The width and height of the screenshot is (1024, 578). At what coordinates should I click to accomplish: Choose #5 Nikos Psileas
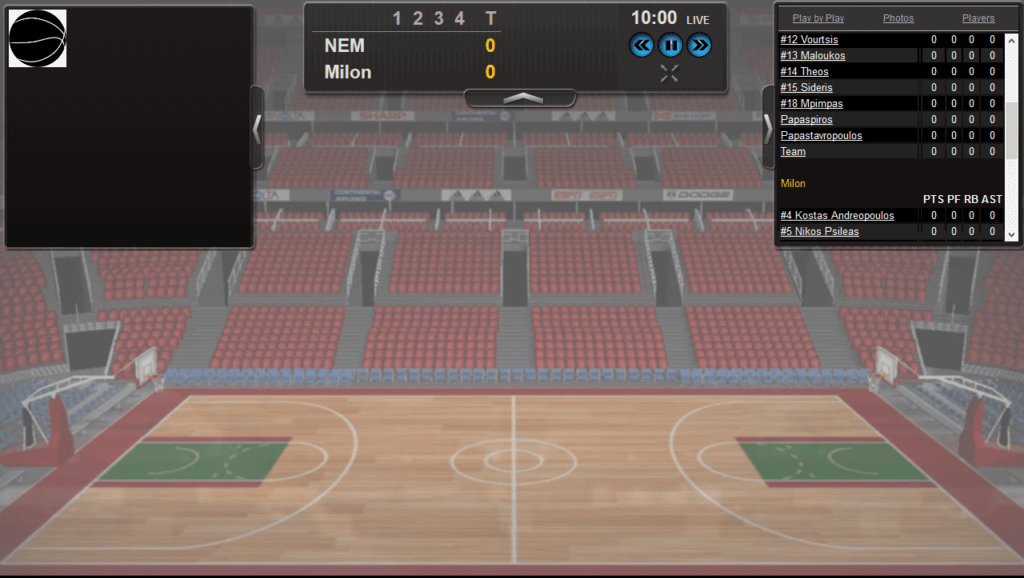pyautogui.click(x=819, y=232)
